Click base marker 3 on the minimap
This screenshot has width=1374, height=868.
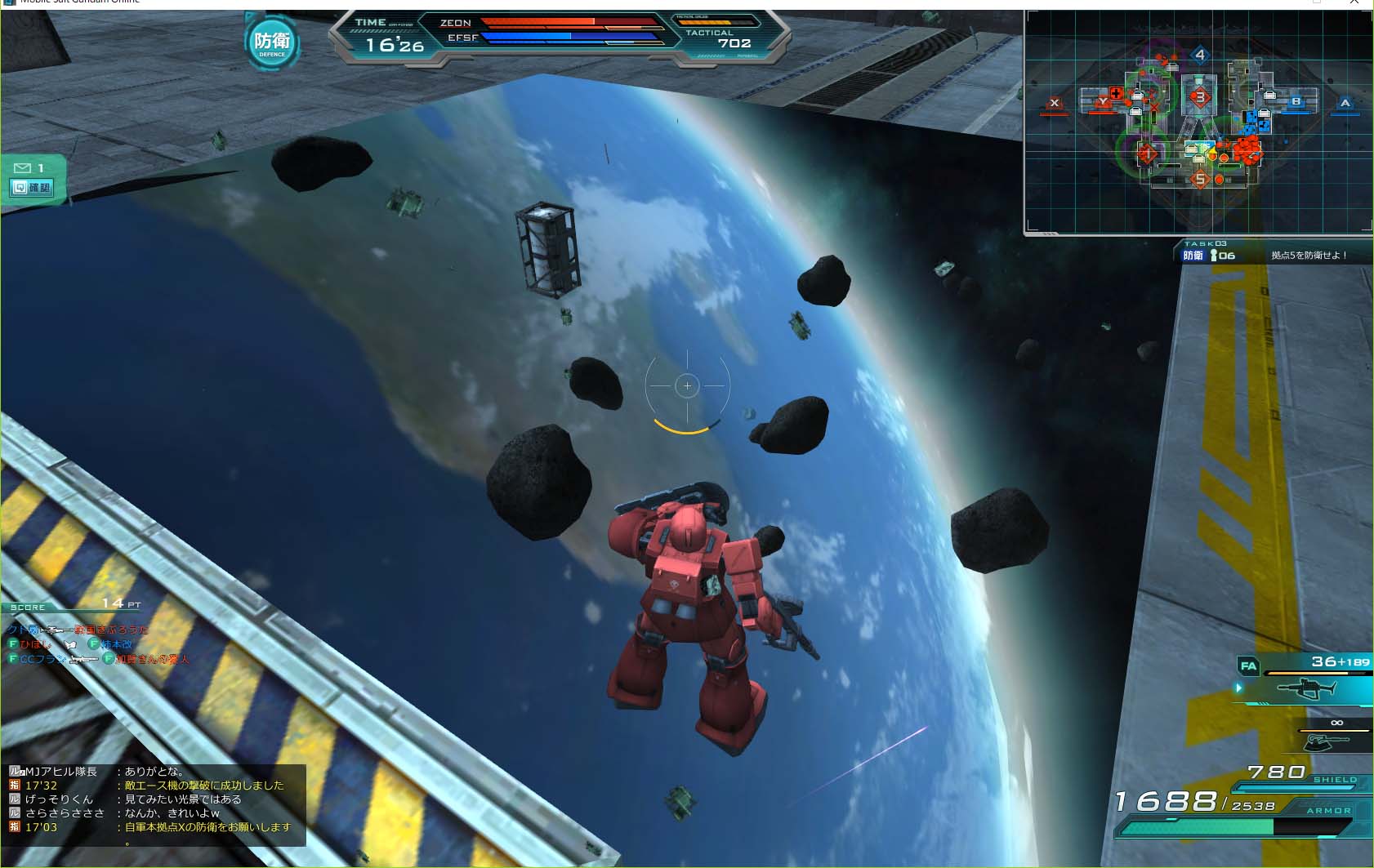pos(1199,97)
